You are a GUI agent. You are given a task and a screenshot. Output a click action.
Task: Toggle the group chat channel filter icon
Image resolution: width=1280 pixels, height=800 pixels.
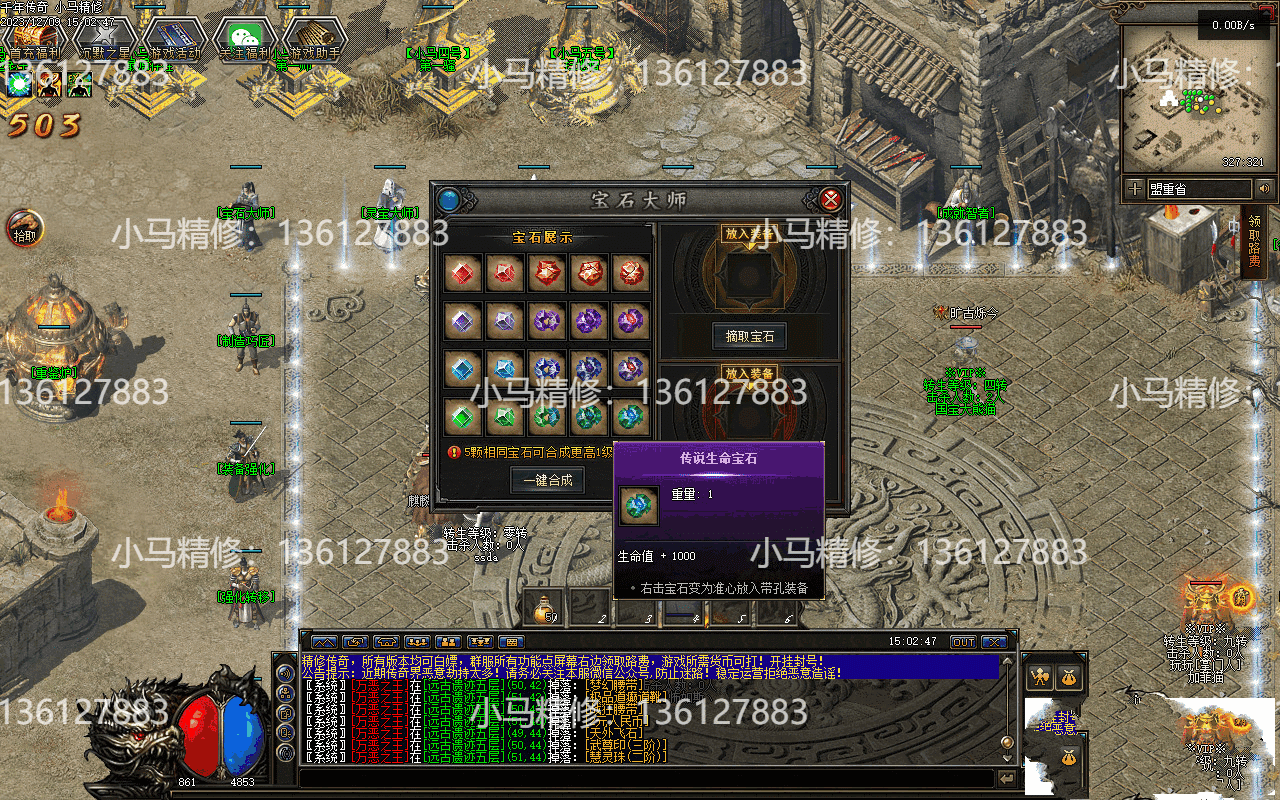(x=417, y=642)
